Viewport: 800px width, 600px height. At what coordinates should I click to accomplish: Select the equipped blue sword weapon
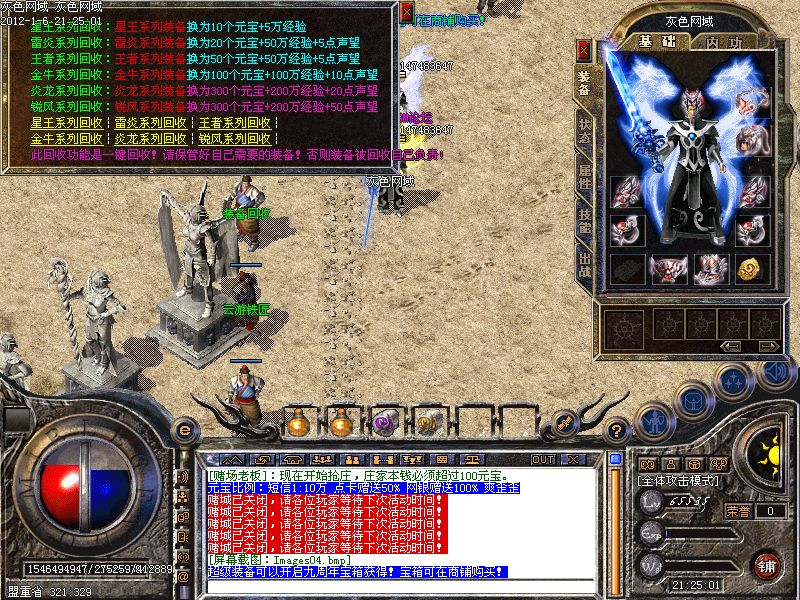(629, 110)
